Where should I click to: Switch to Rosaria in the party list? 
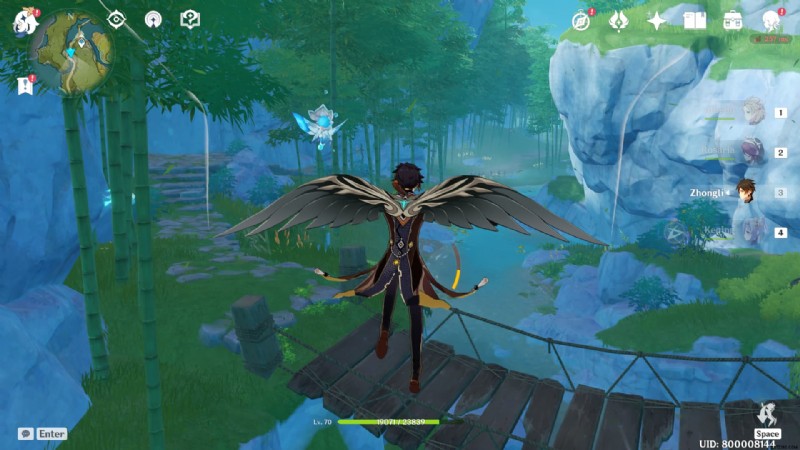pyautogui.click(x=750, y=152)
